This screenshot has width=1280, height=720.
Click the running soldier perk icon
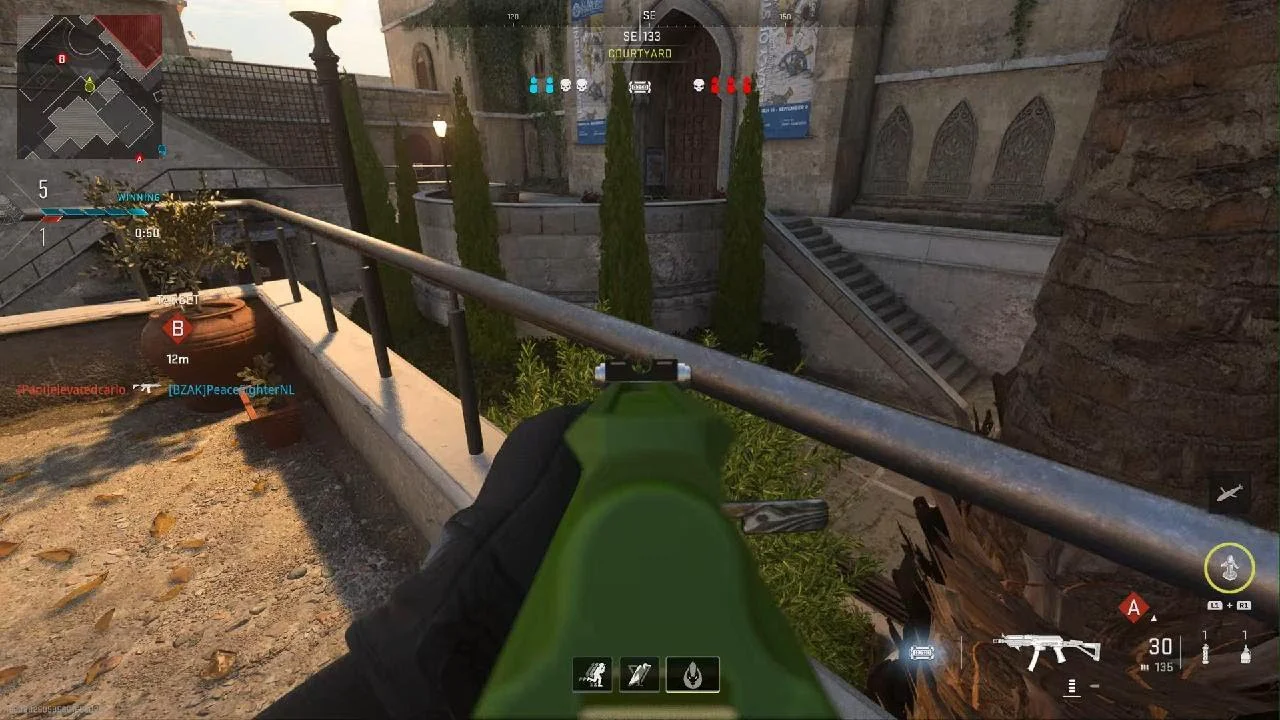tap(592, 675)
